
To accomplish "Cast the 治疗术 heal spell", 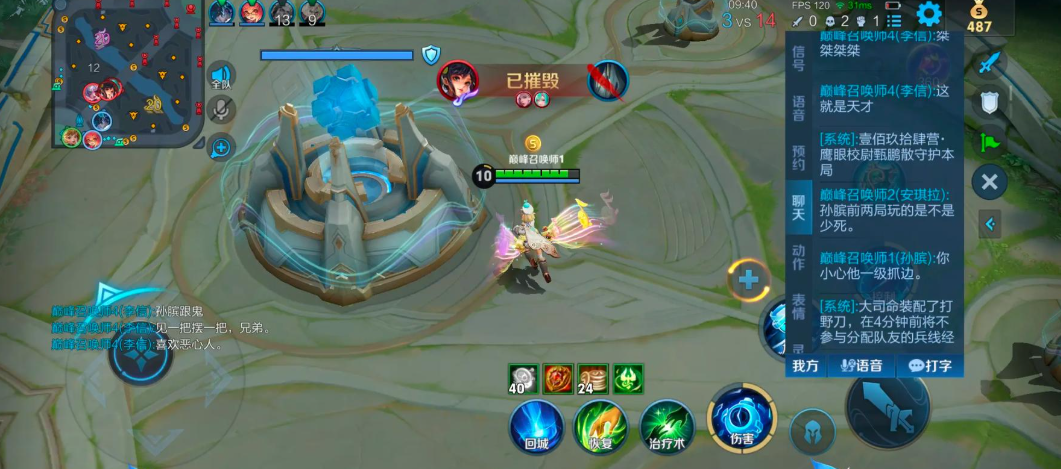I will point(667,424).
